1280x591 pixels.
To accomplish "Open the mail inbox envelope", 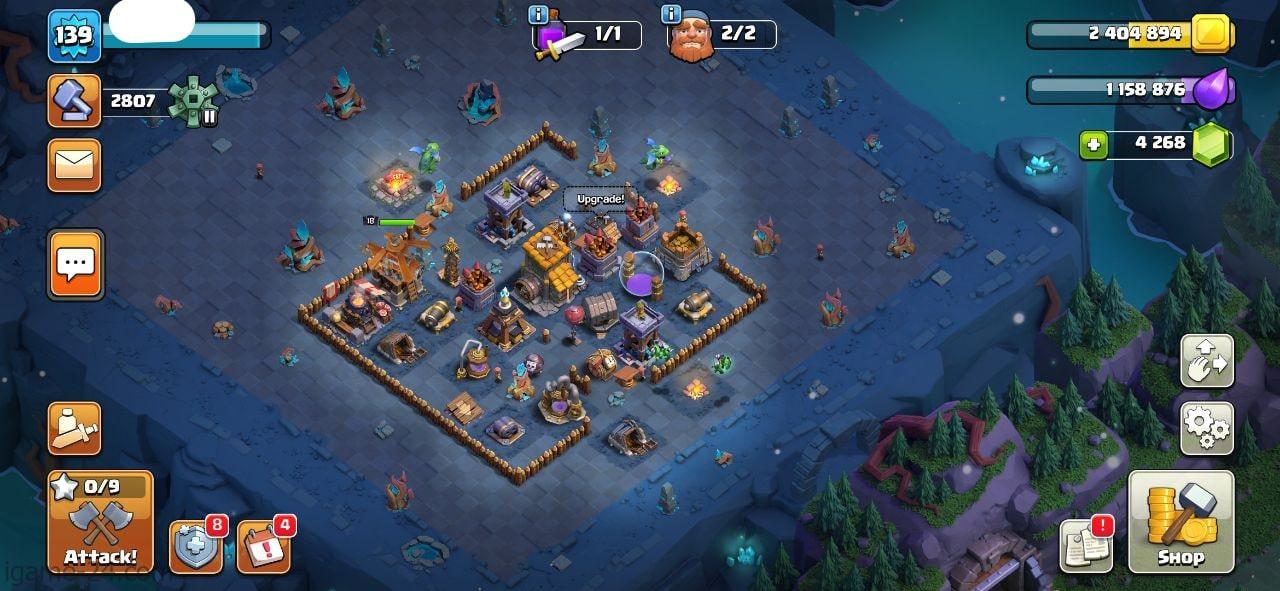I will click(75, 165).
